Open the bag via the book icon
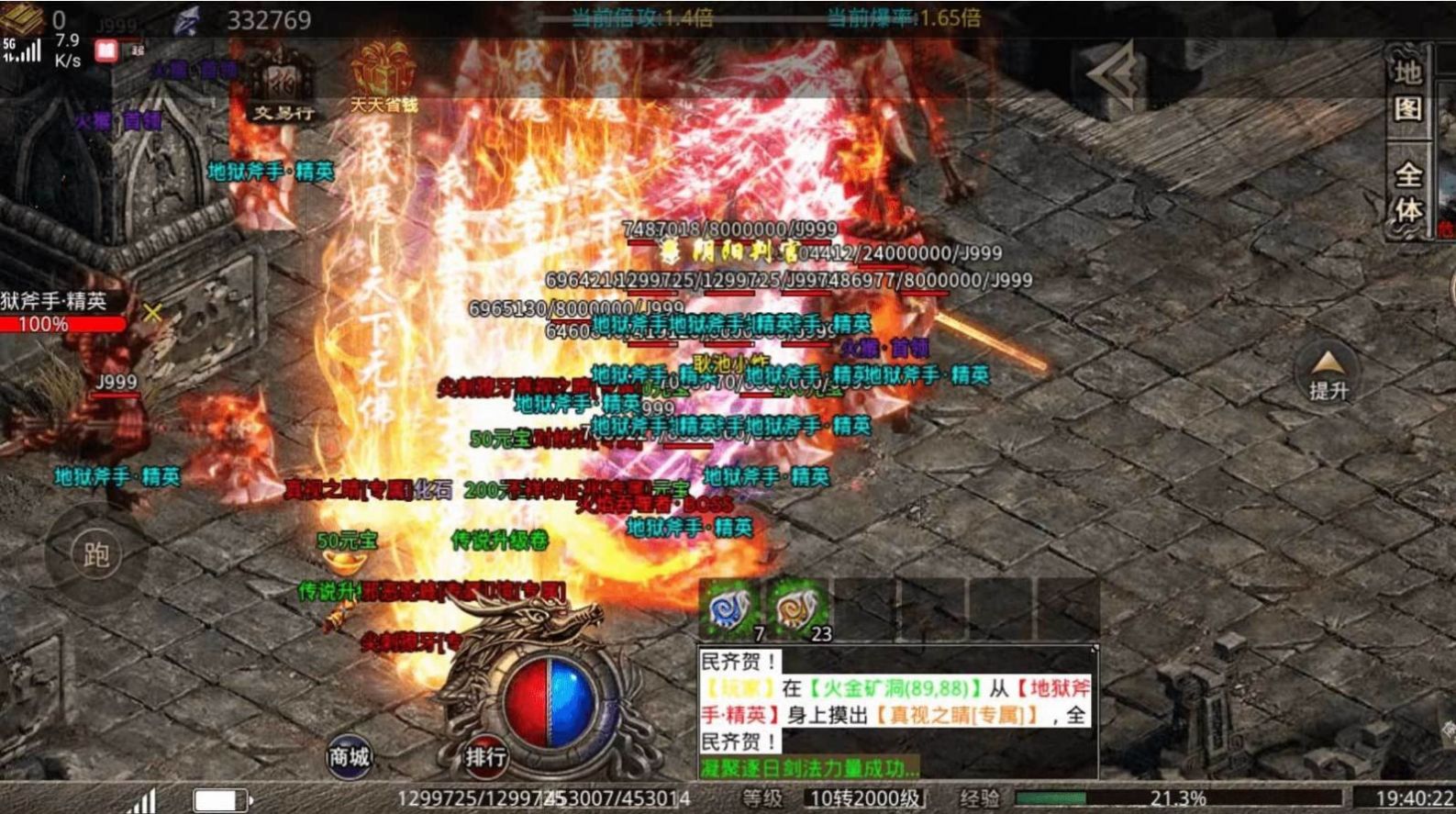The height and width of the screenshot is (814, 1456). click(x=22, y=18)
